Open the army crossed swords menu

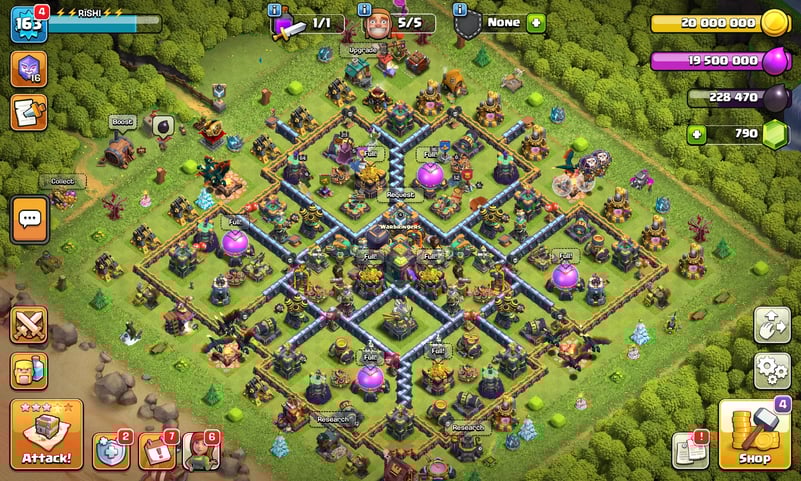[29, 326]
